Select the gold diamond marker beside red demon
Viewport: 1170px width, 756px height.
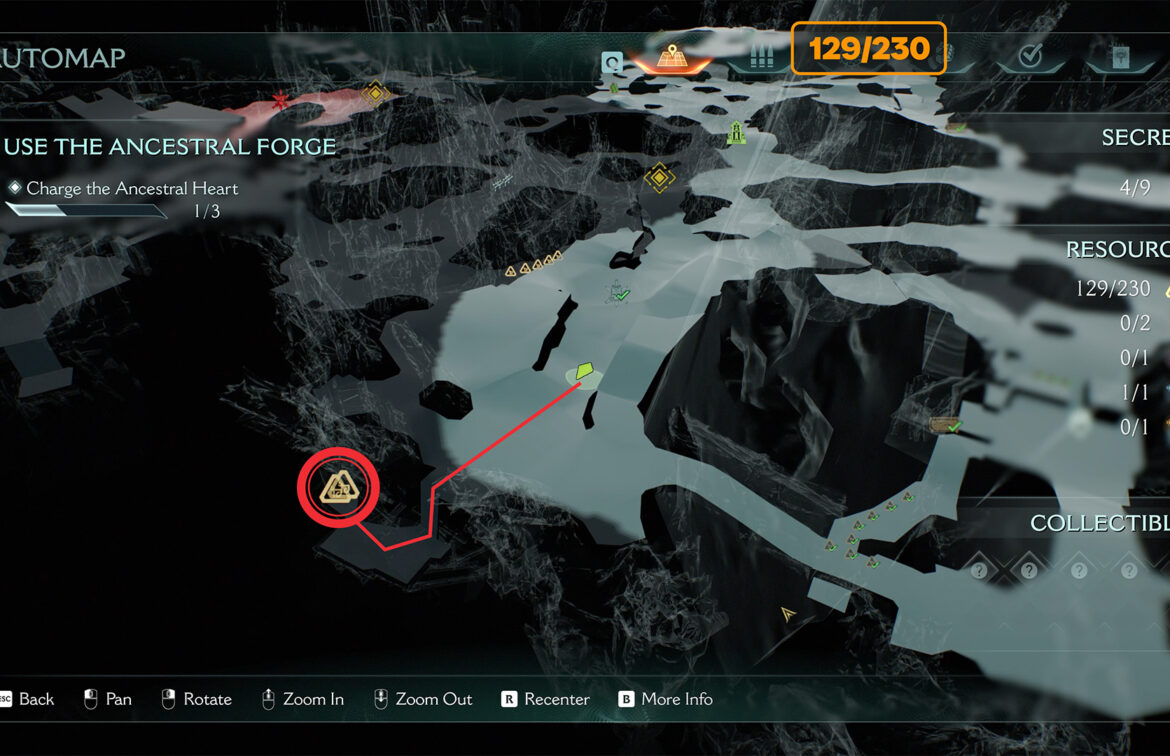tap(375, 94)
